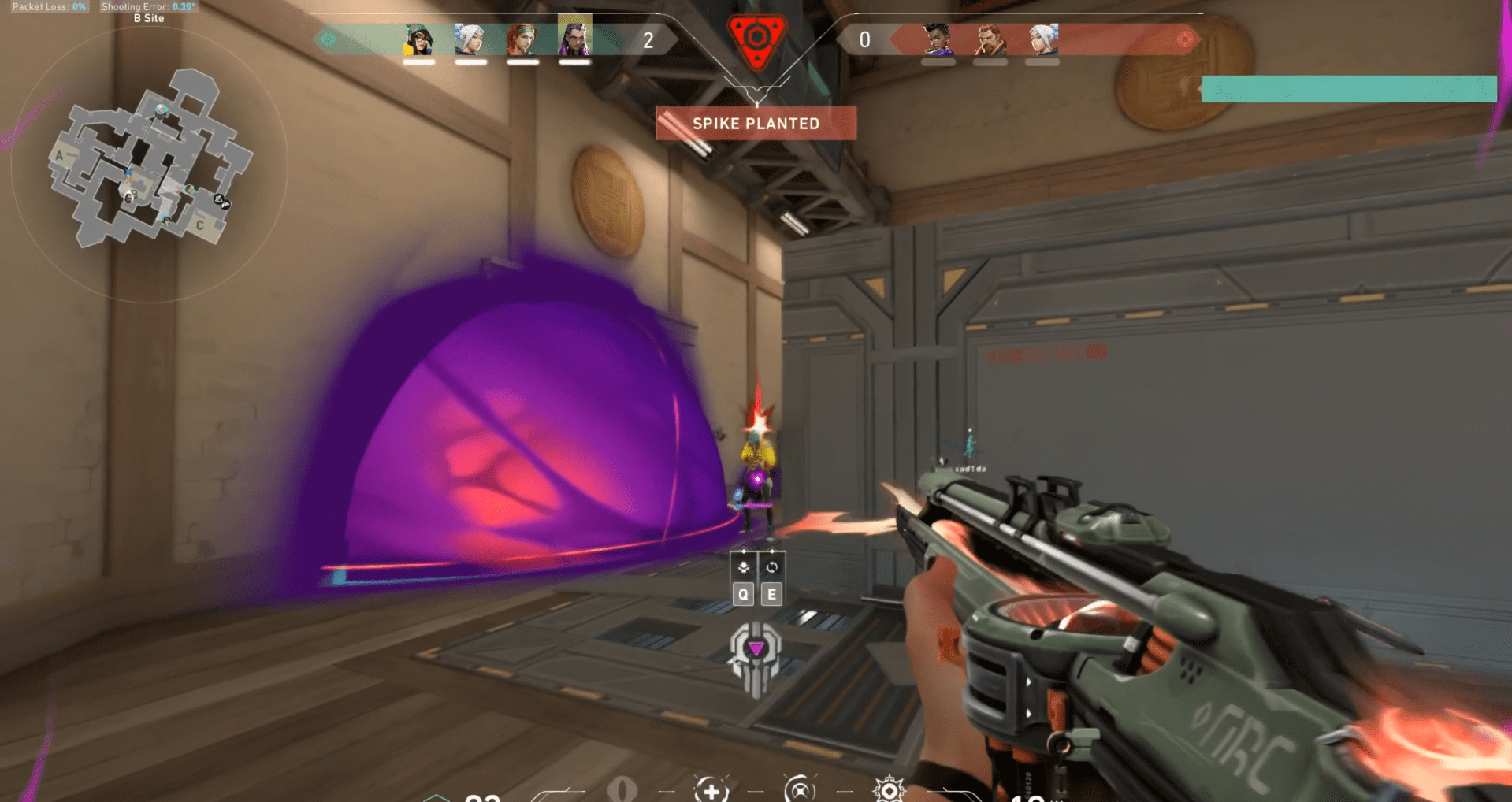
Task: Select the highlighted Reyna portrait
Action: tap(574, 36)
